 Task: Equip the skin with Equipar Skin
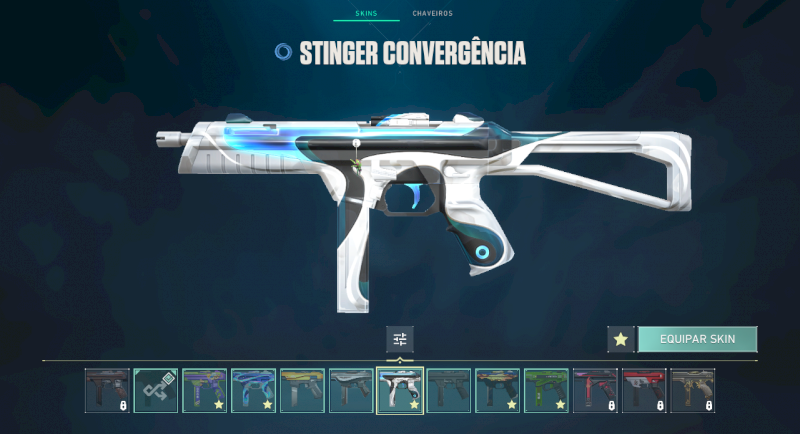(697, 339)
